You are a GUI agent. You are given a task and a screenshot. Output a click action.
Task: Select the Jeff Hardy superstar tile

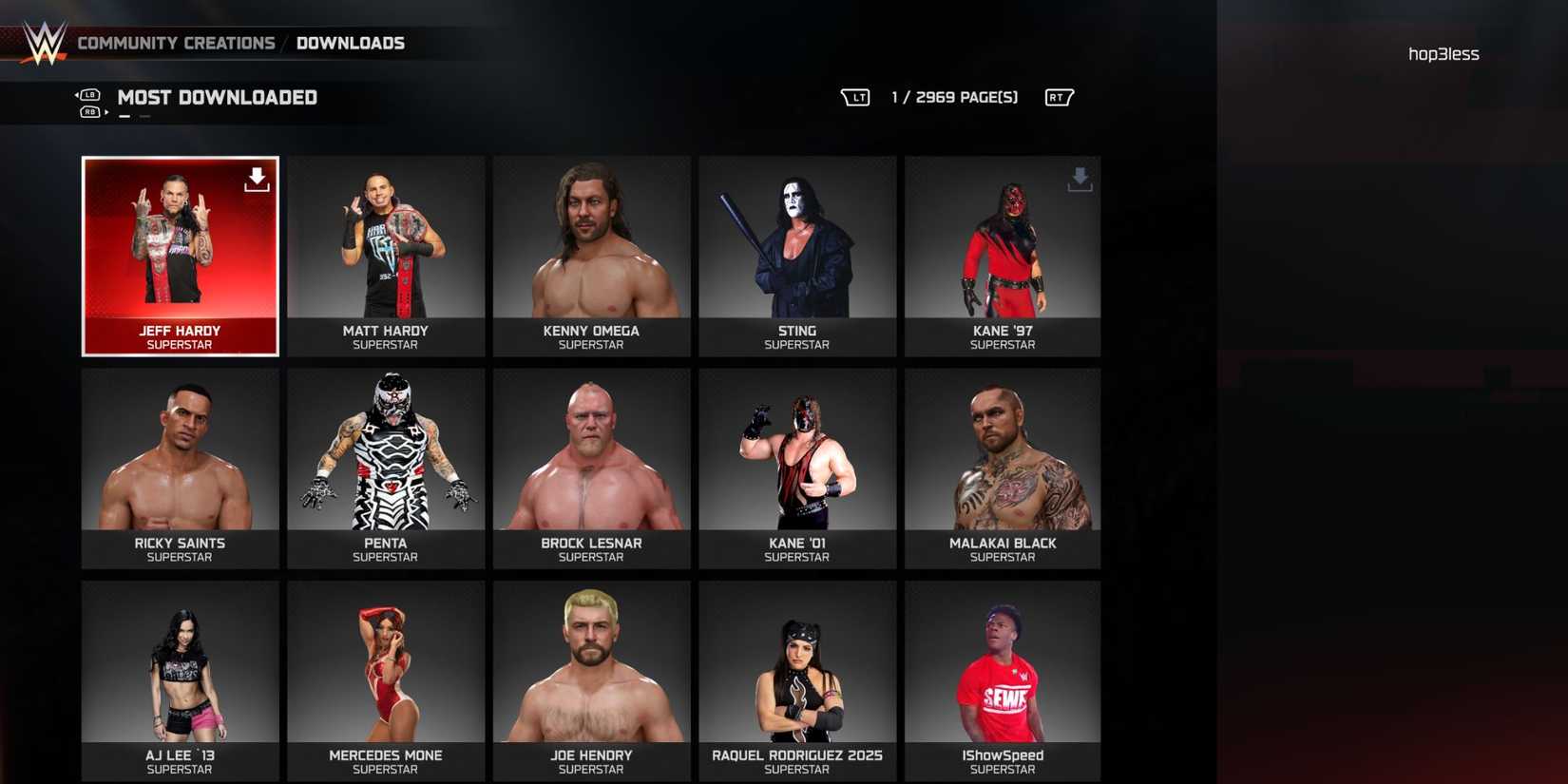click(180, 257)
